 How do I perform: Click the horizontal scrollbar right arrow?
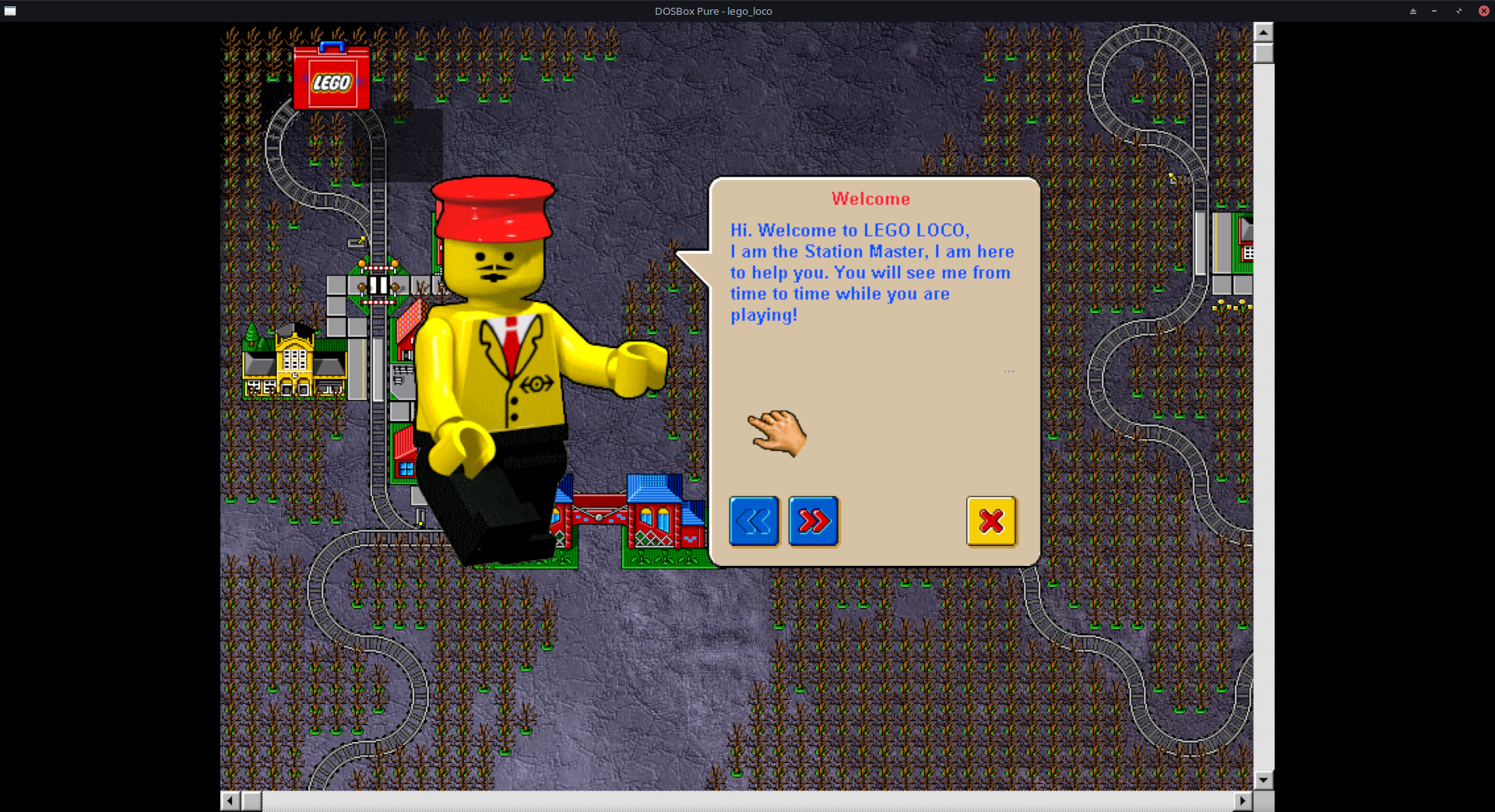[x=1243, y=800]
